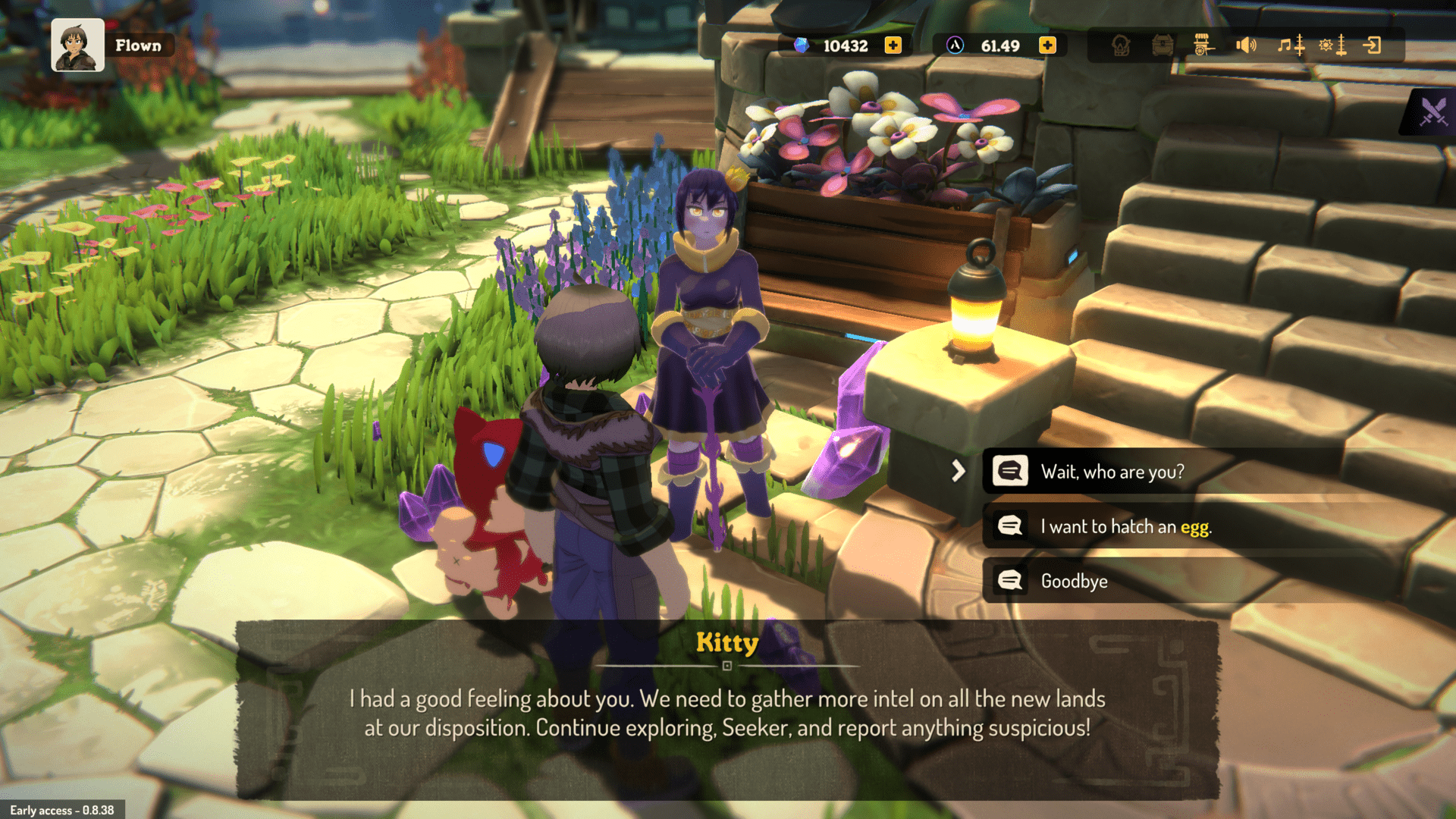Click the blue gem currency icon
This screenshot has height=819, width=1456.
pyautogui.click(x=800, y=45)
